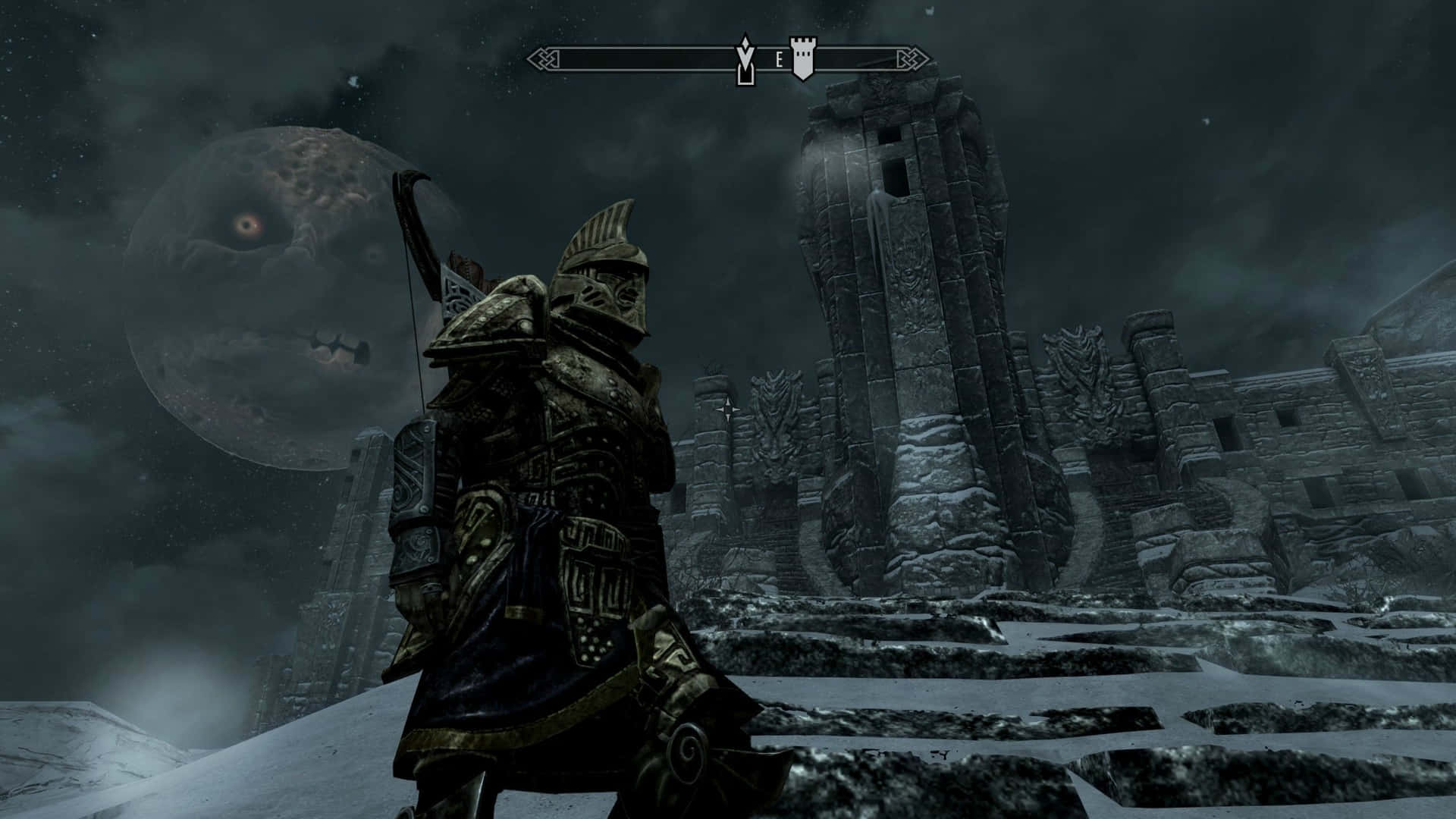Click the center segment of the compass bar

click(x=728, y=56)
